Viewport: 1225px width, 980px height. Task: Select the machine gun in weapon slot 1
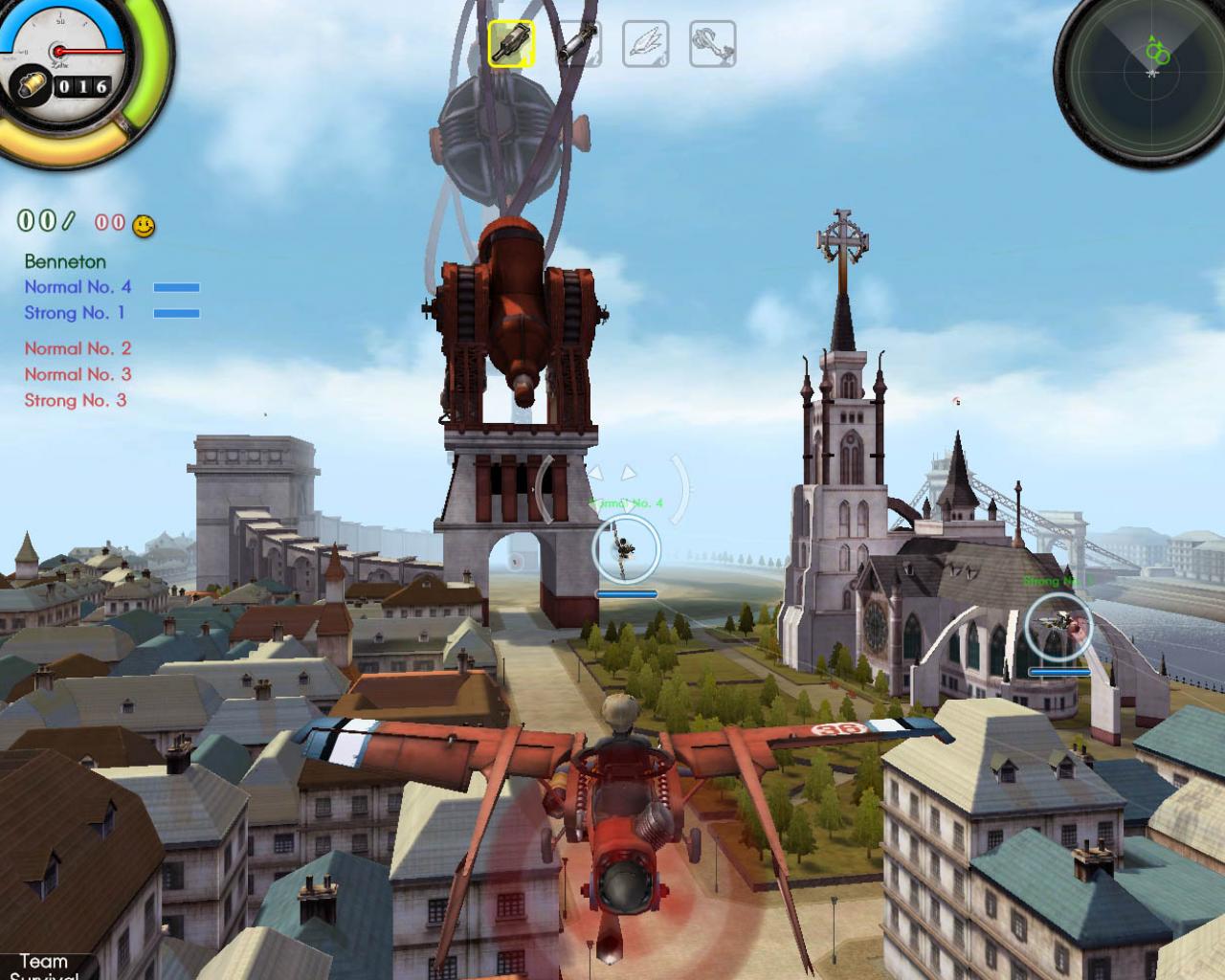coord(511,42)
